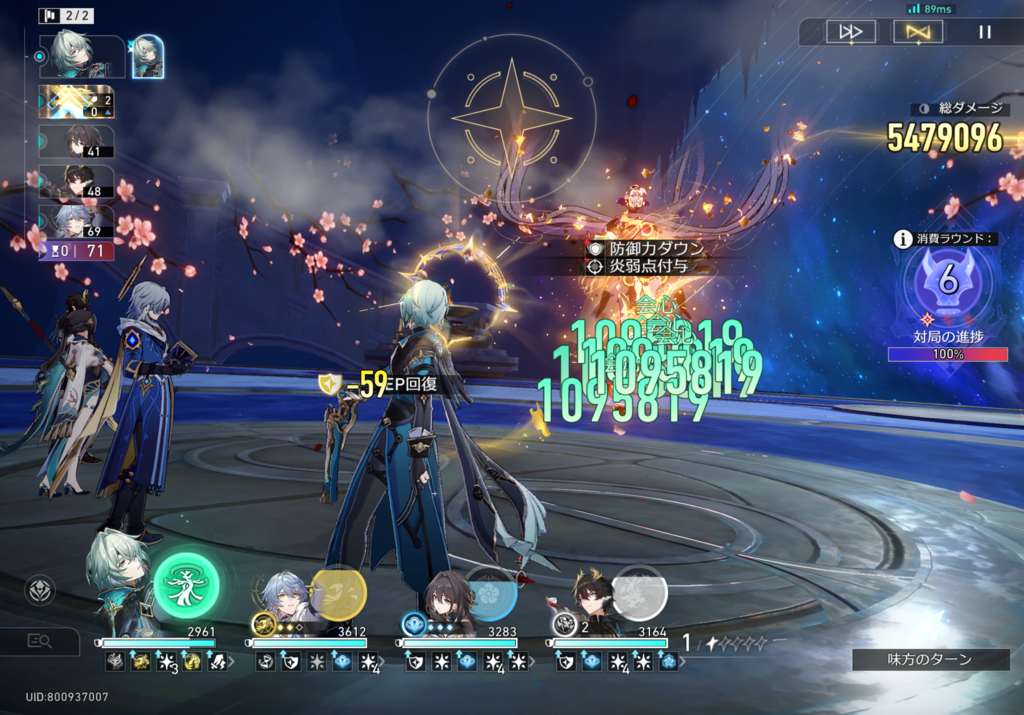Select the turn-order portrait with action value 69
The height and width of the screenshot is (715, 1024).
pos(79,220)
